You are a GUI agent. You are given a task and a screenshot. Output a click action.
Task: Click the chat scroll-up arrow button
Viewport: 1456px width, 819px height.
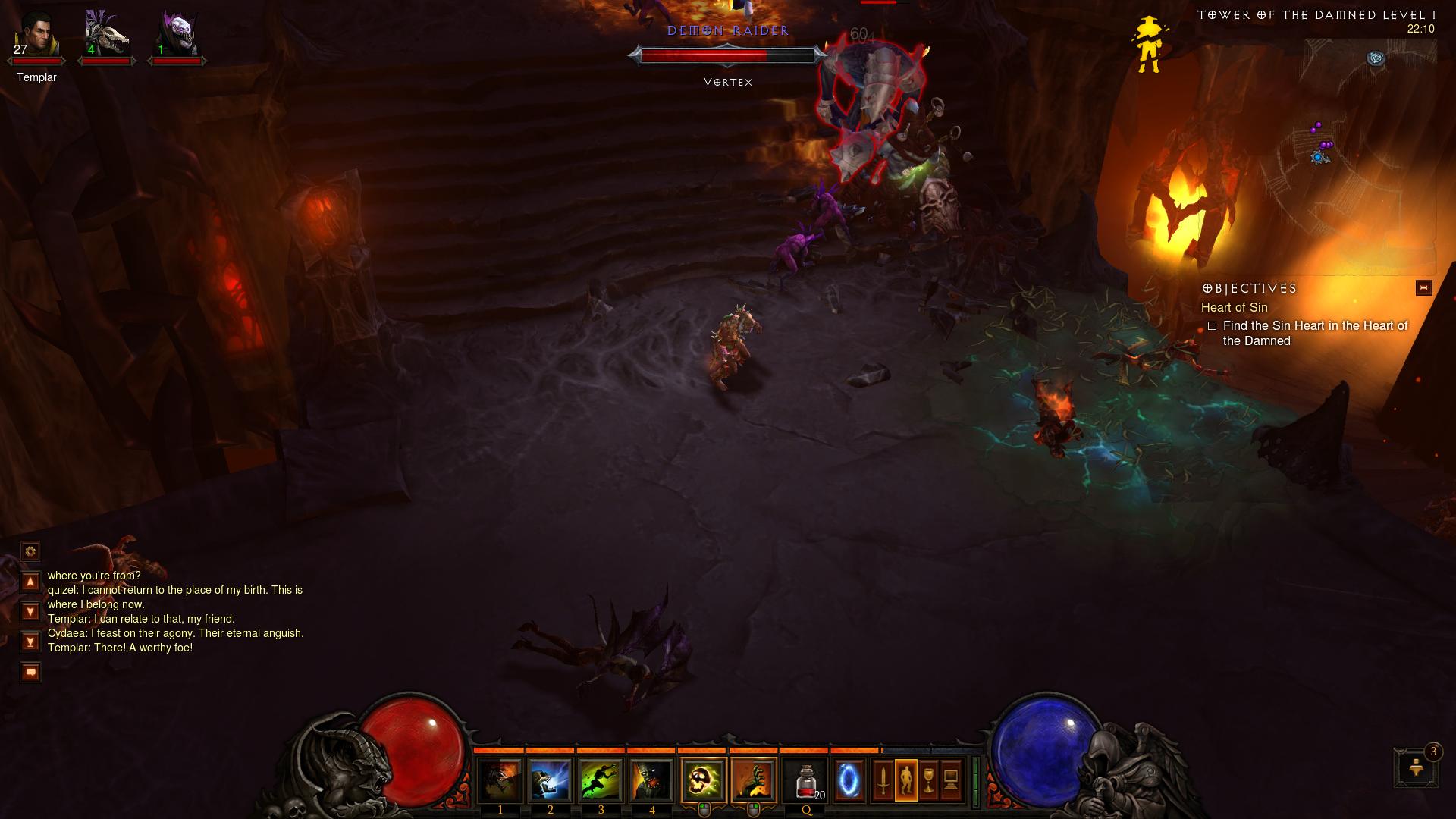click(30, 582)
